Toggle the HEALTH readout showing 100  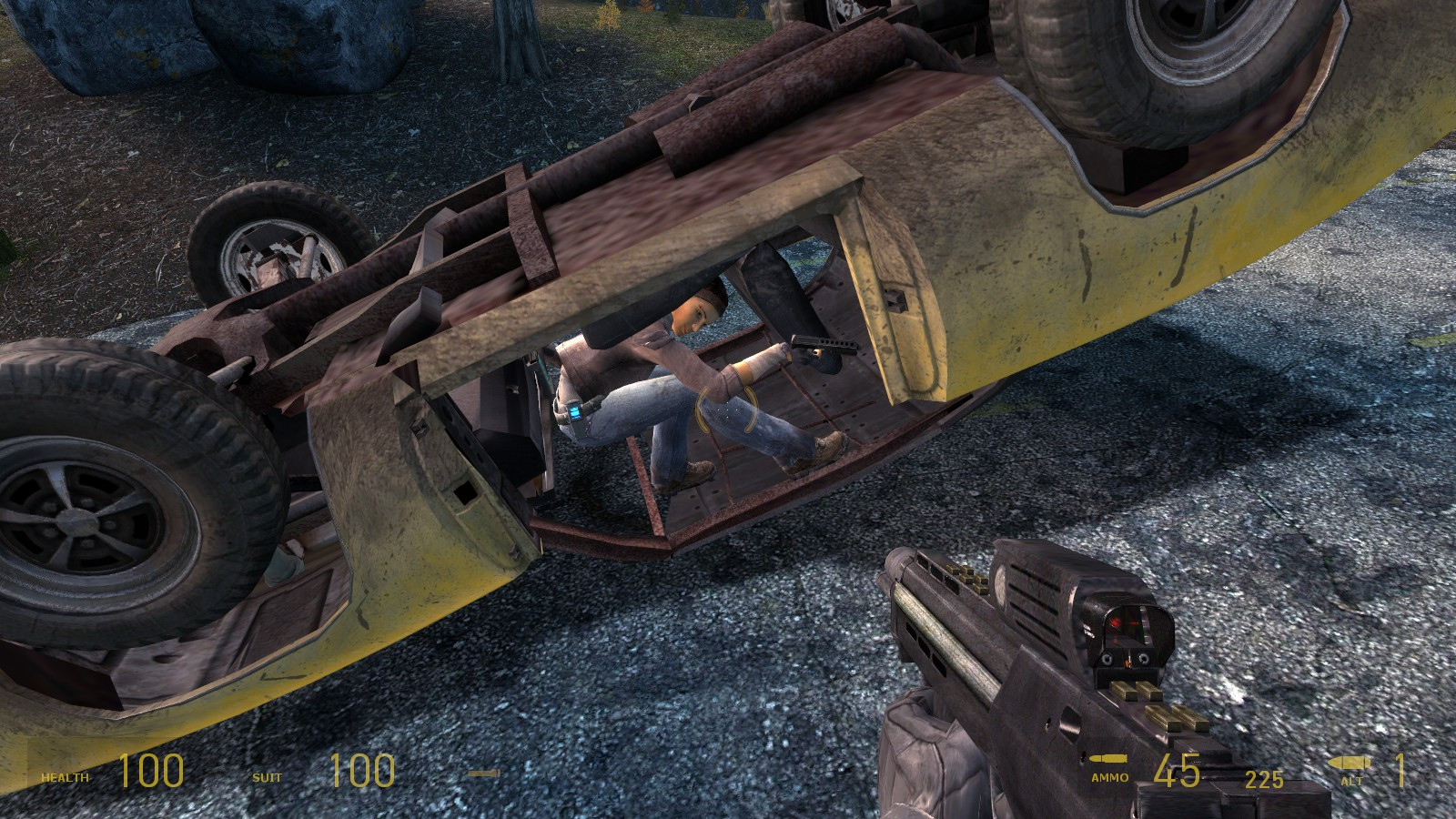[150, 772]
